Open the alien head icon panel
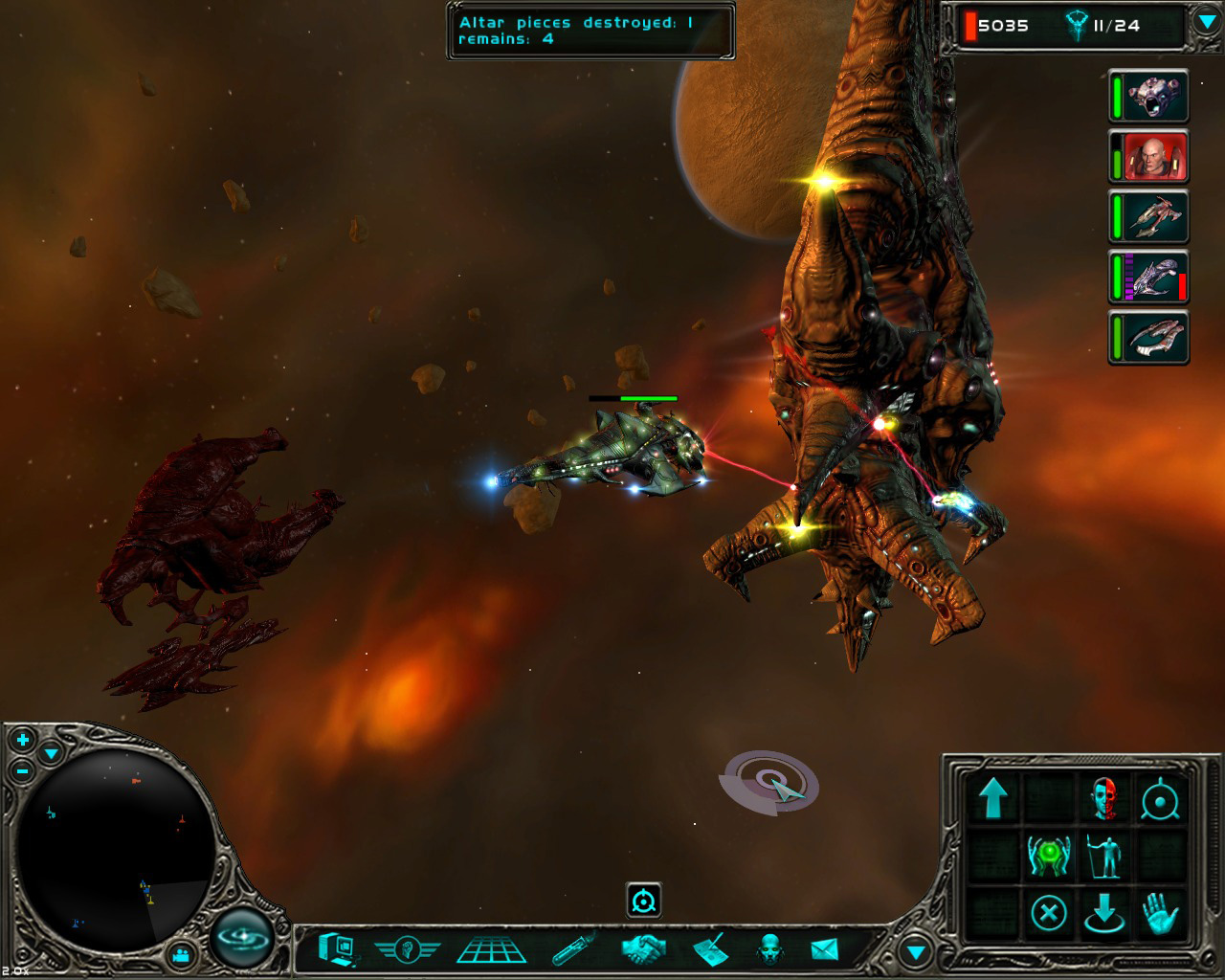Viewport: 1225px width, 980px height. click(x=768, y=949)
